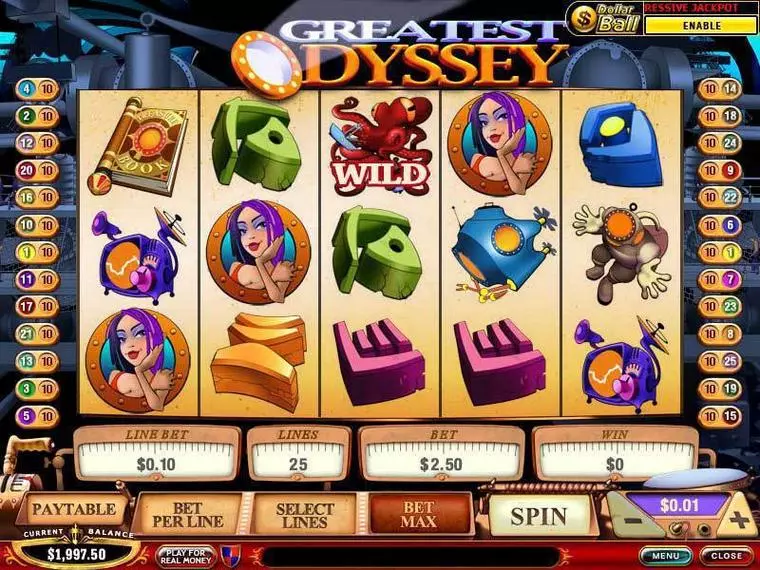Choose payline 9 marker
This screenshot has width=760, height=570.
(x=731, y=170)
